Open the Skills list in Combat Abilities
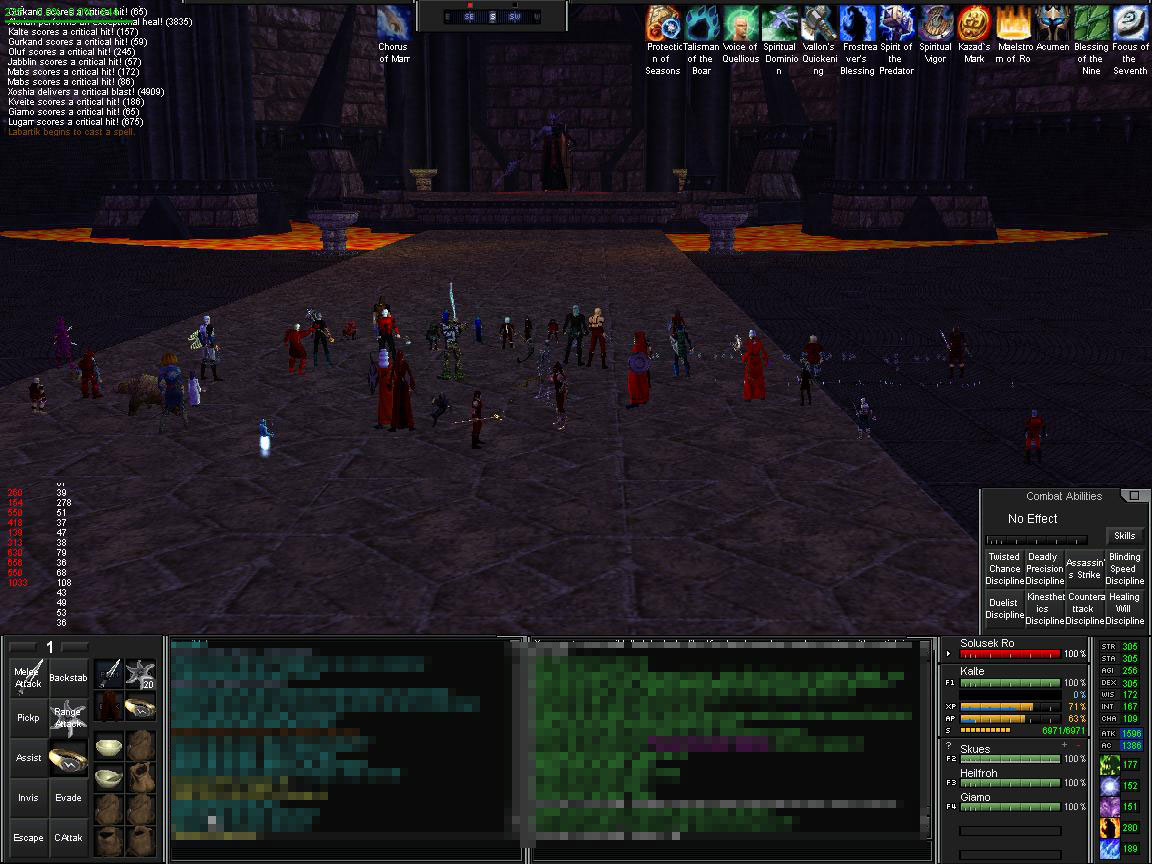 pos(1124,536)
